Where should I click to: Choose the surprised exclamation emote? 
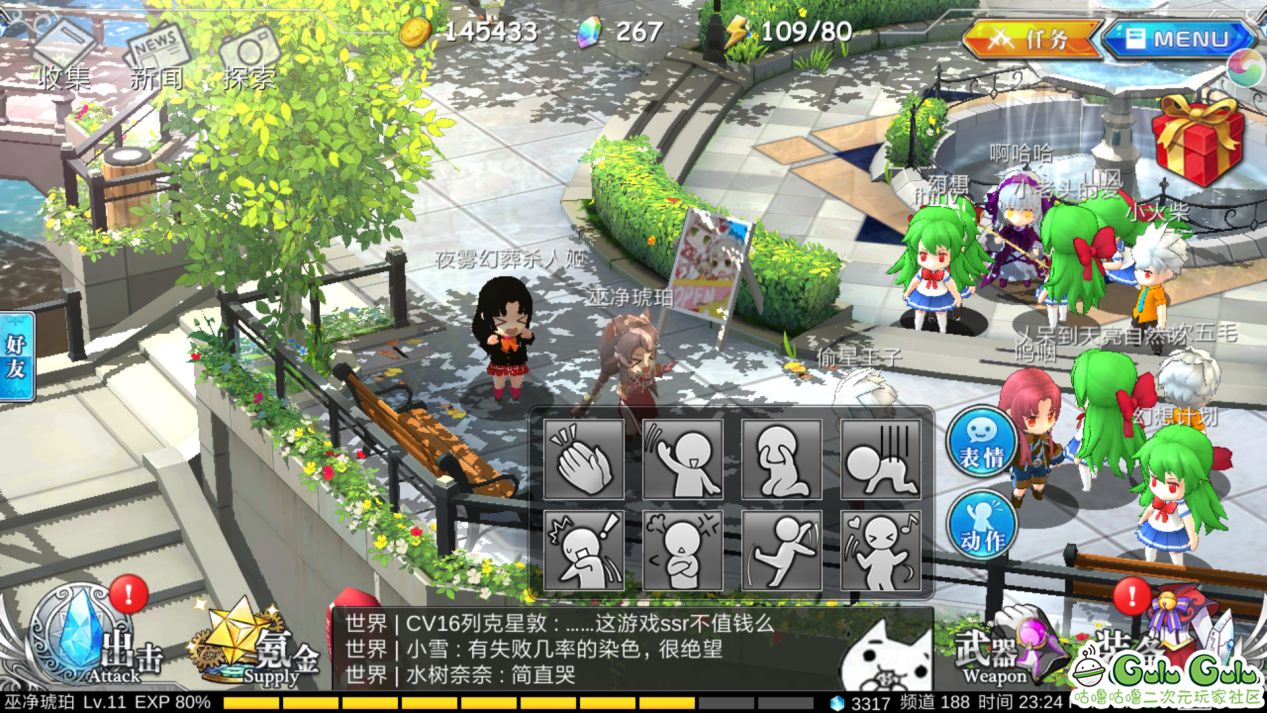tap(585, 550)
